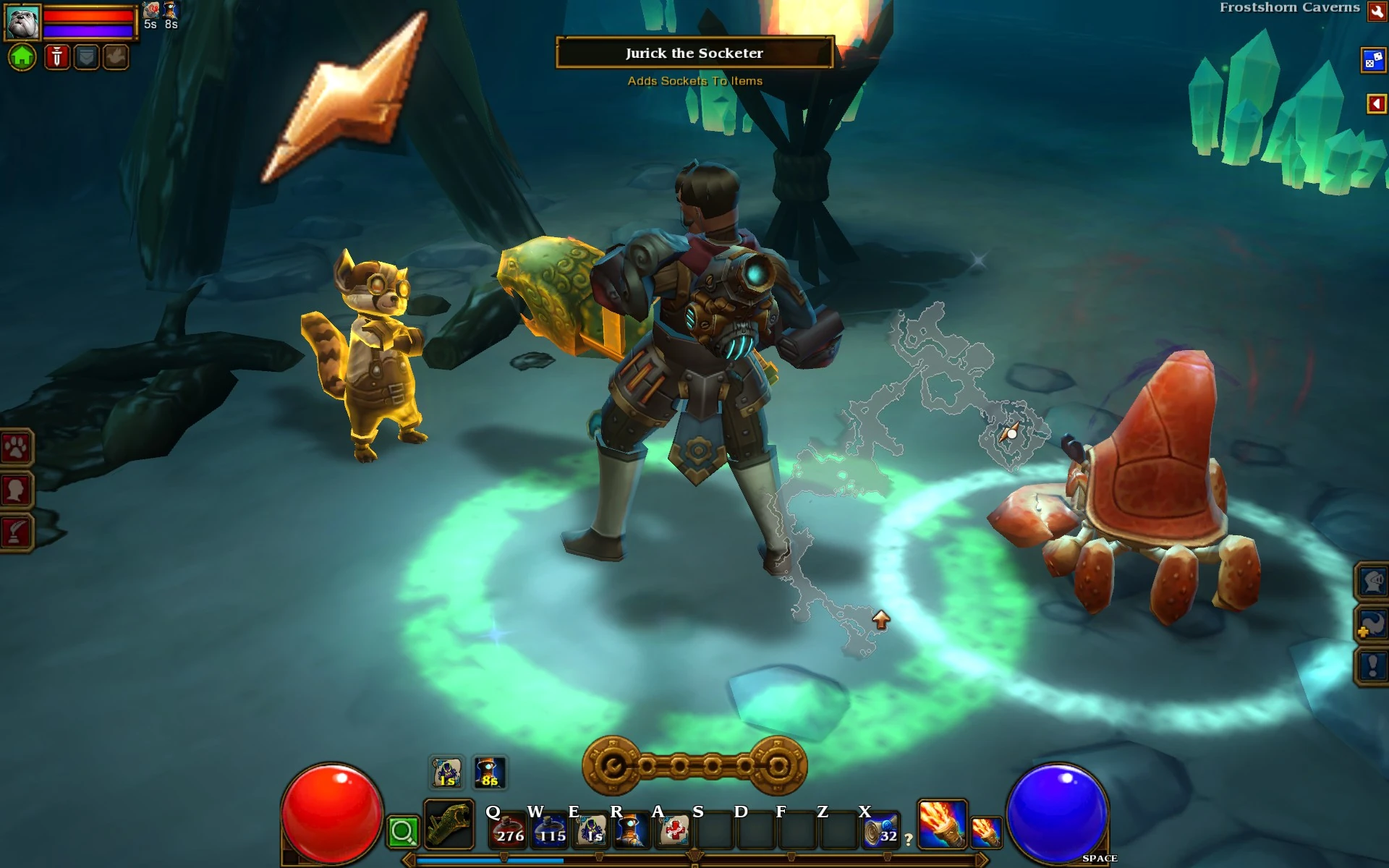Viewport: 1389px width, 868px height.
Task: Select the scroll item in slot X
Action: tap(881, 830)
